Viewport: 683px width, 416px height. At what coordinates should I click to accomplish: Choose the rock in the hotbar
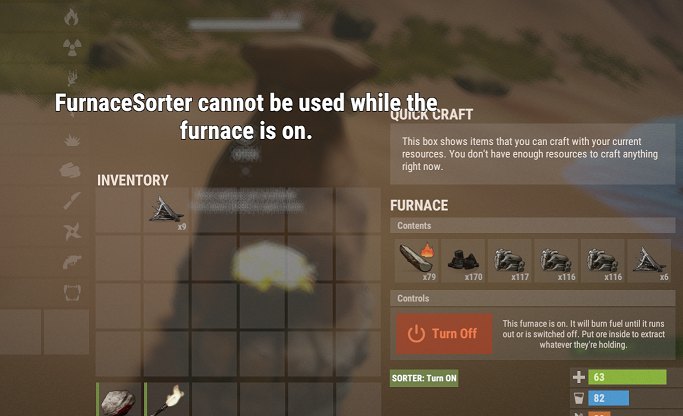[119, 399]
